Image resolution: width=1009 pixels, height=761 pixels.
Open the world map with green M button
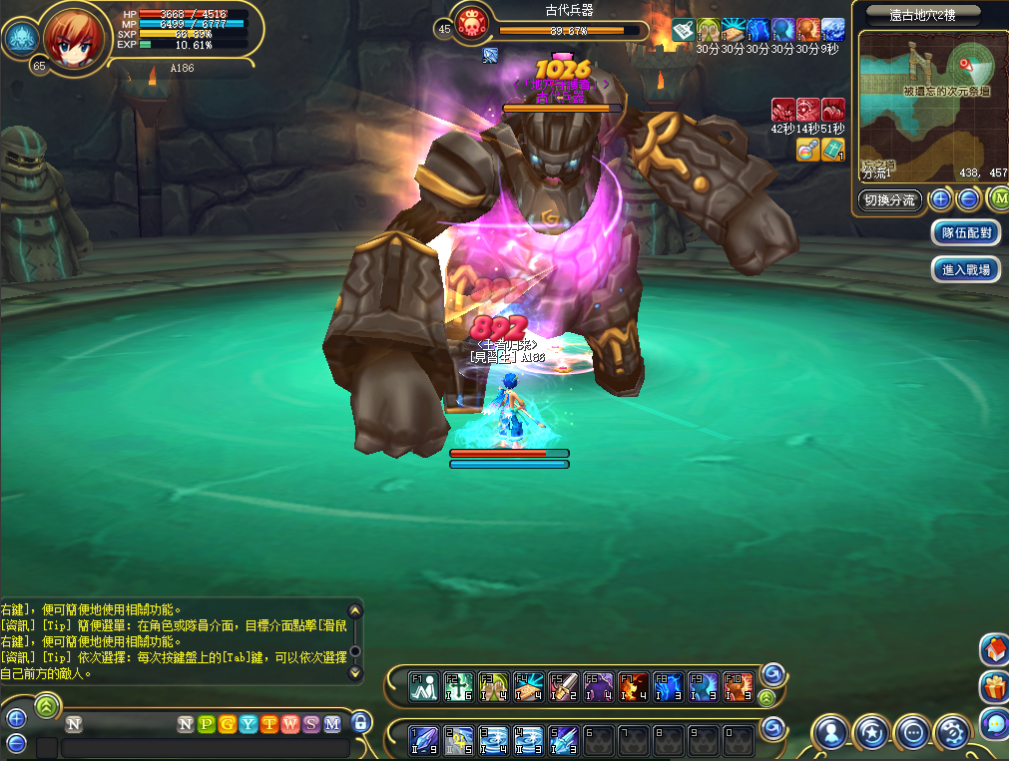(997, 199)
